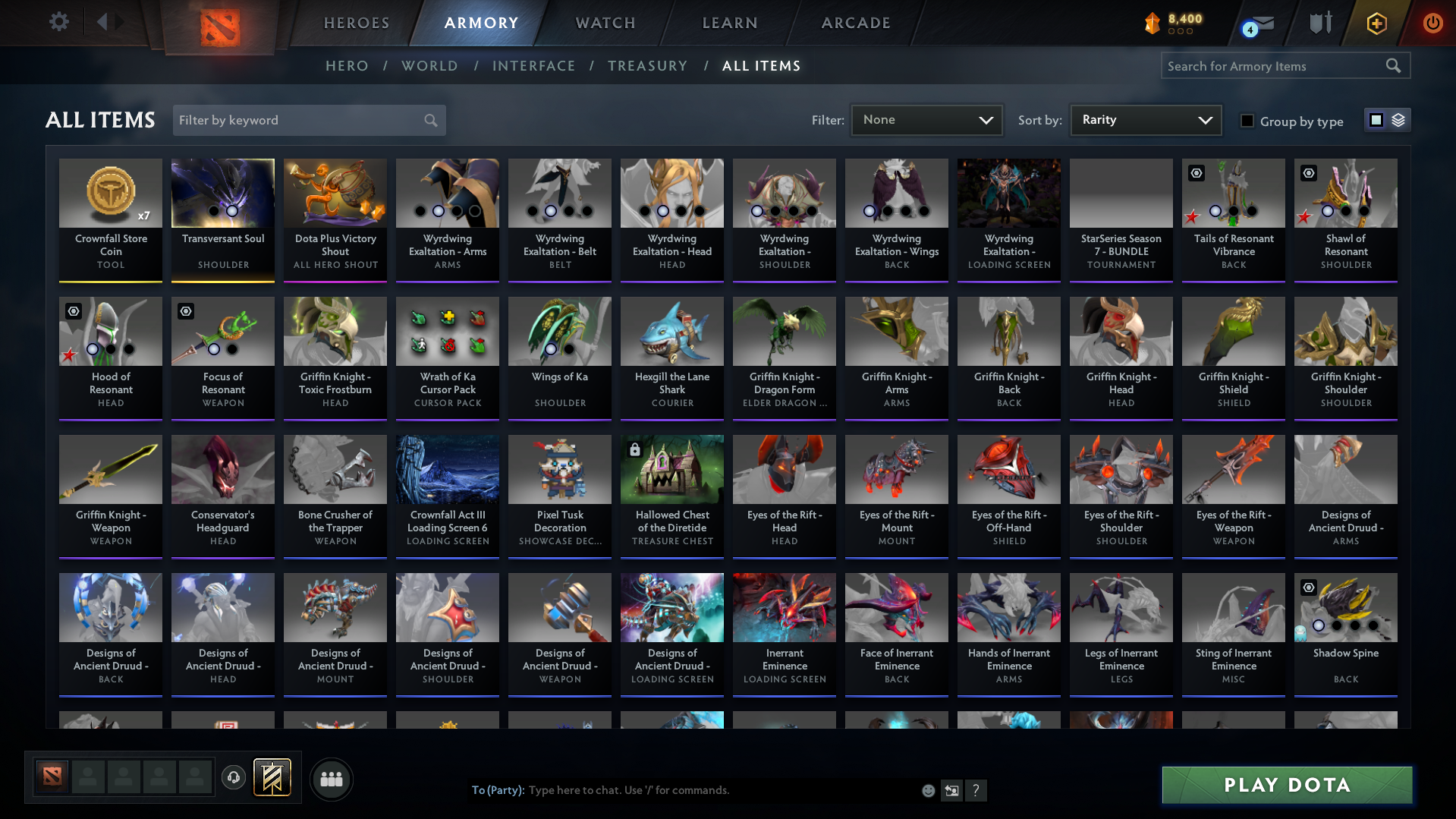Viewport: 1456px width, 819px height.
Task: Open Dota Plus via the gold hexagon plus icon
Action: [1376, 23]
